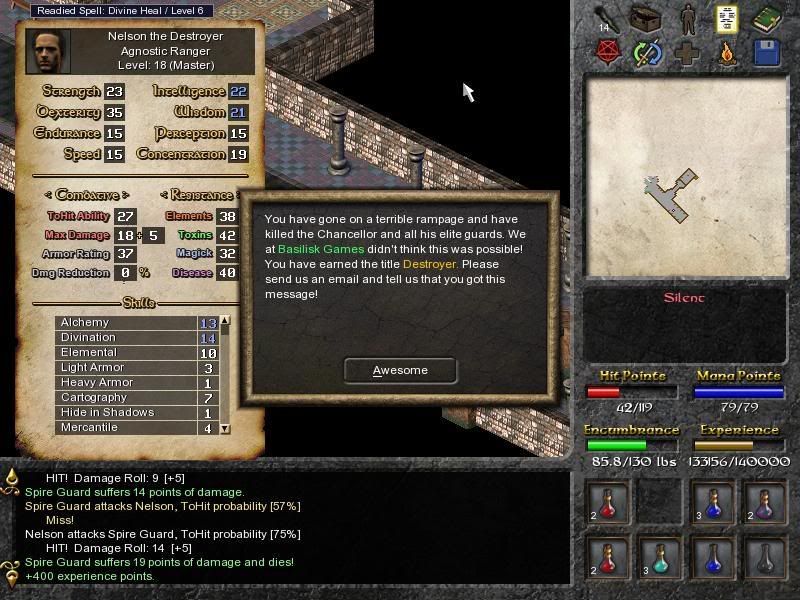Click the grey cross icon
This screenshot has width=800, height=600.
click(x=688, y=52)
